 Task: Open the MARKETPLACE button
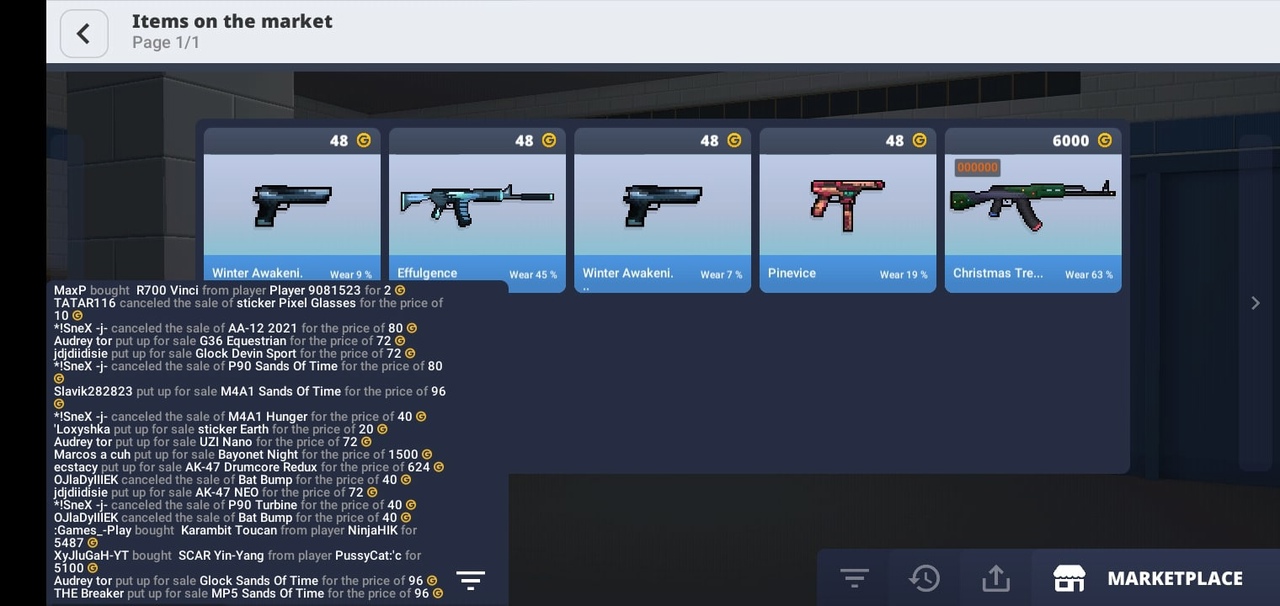pyautogui.click(x=1150, y=578)
